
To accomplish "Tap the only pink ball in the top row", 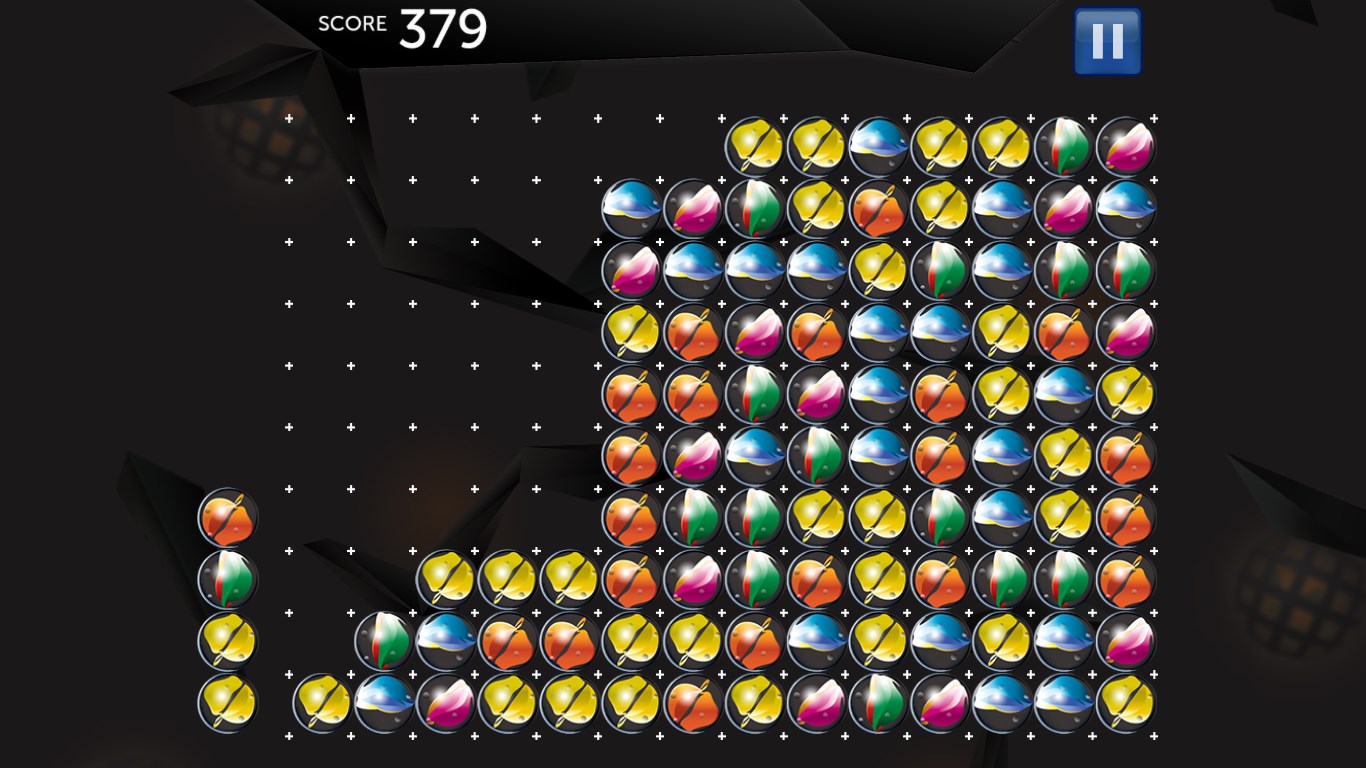I will click(1125, 147).
